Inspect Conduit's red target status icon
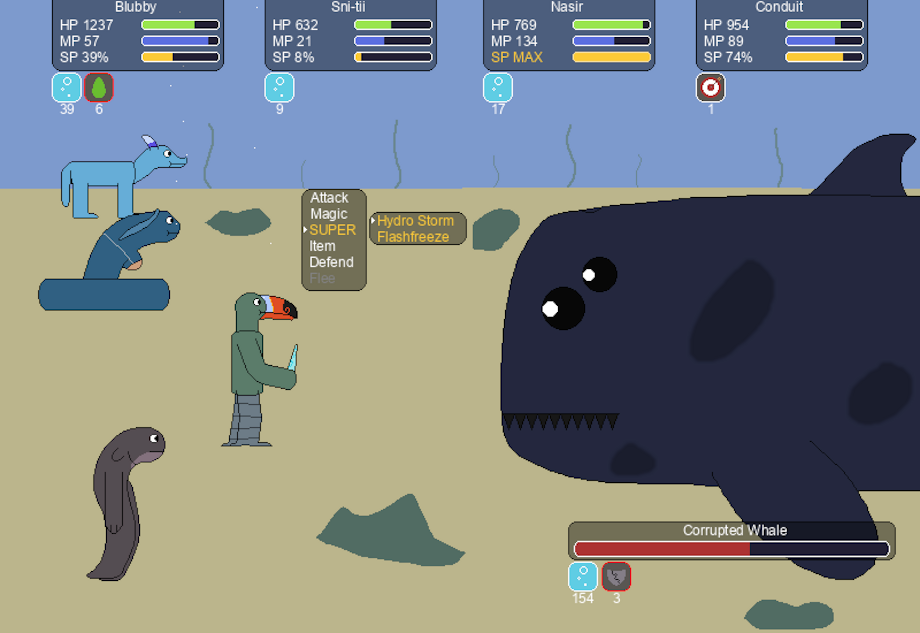920x633 pixels. coord(711,88)
